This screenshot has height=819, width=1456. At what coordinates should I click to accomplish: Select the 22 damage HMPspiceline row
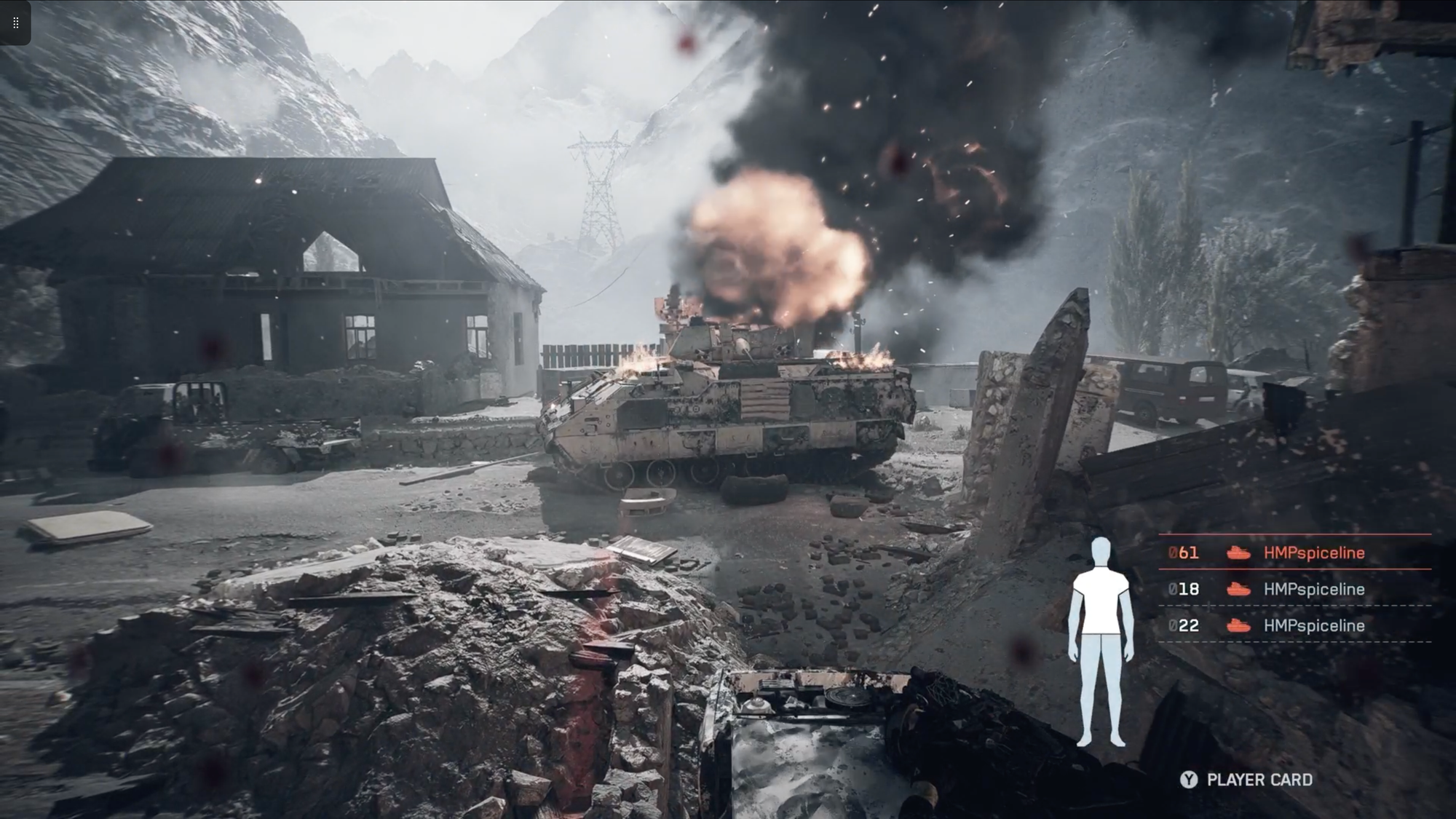coord(1294,625)
